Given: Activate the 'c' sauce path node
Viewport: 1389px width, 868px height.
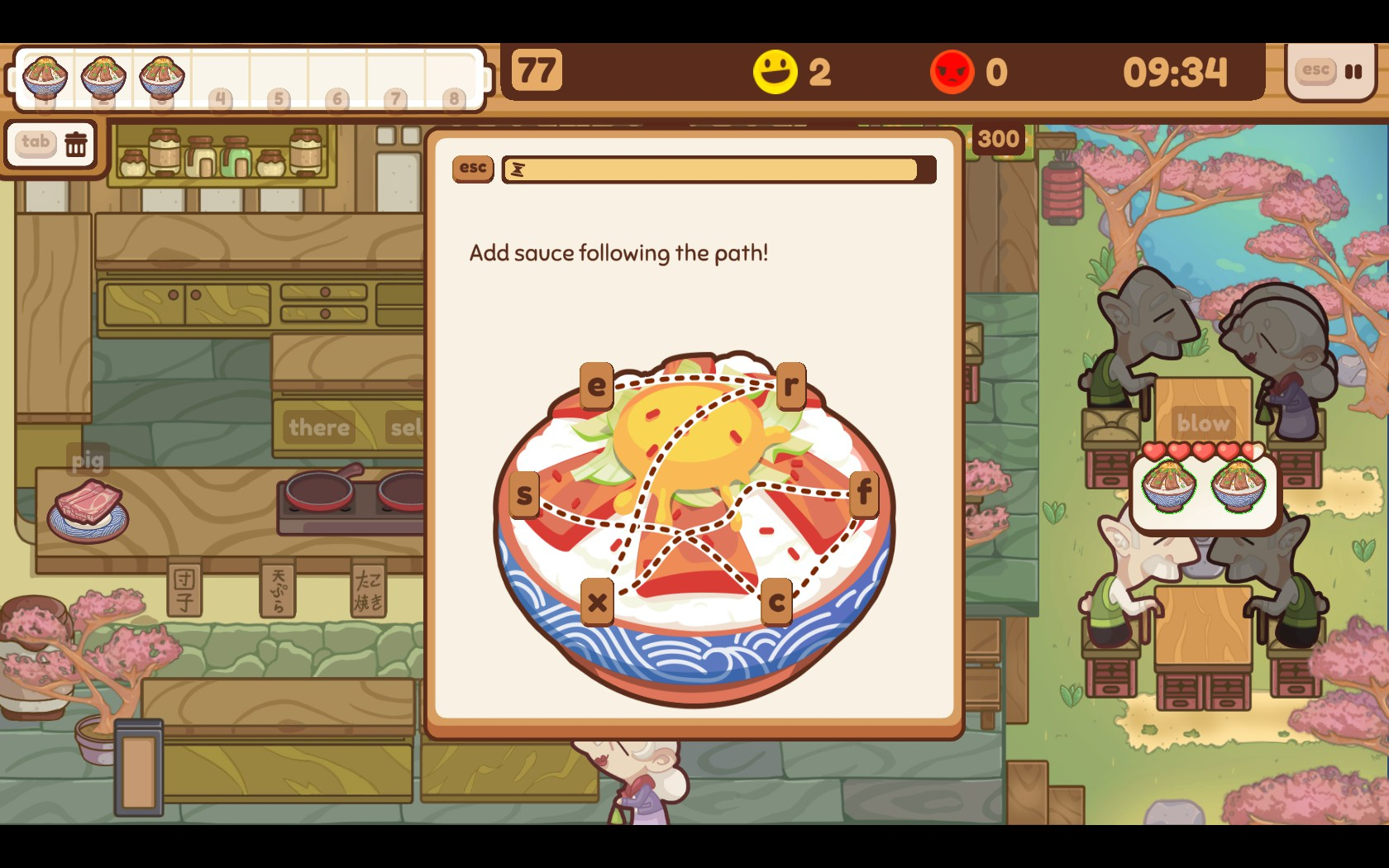Looking at the screenshot, I should (x=776, y=602).
